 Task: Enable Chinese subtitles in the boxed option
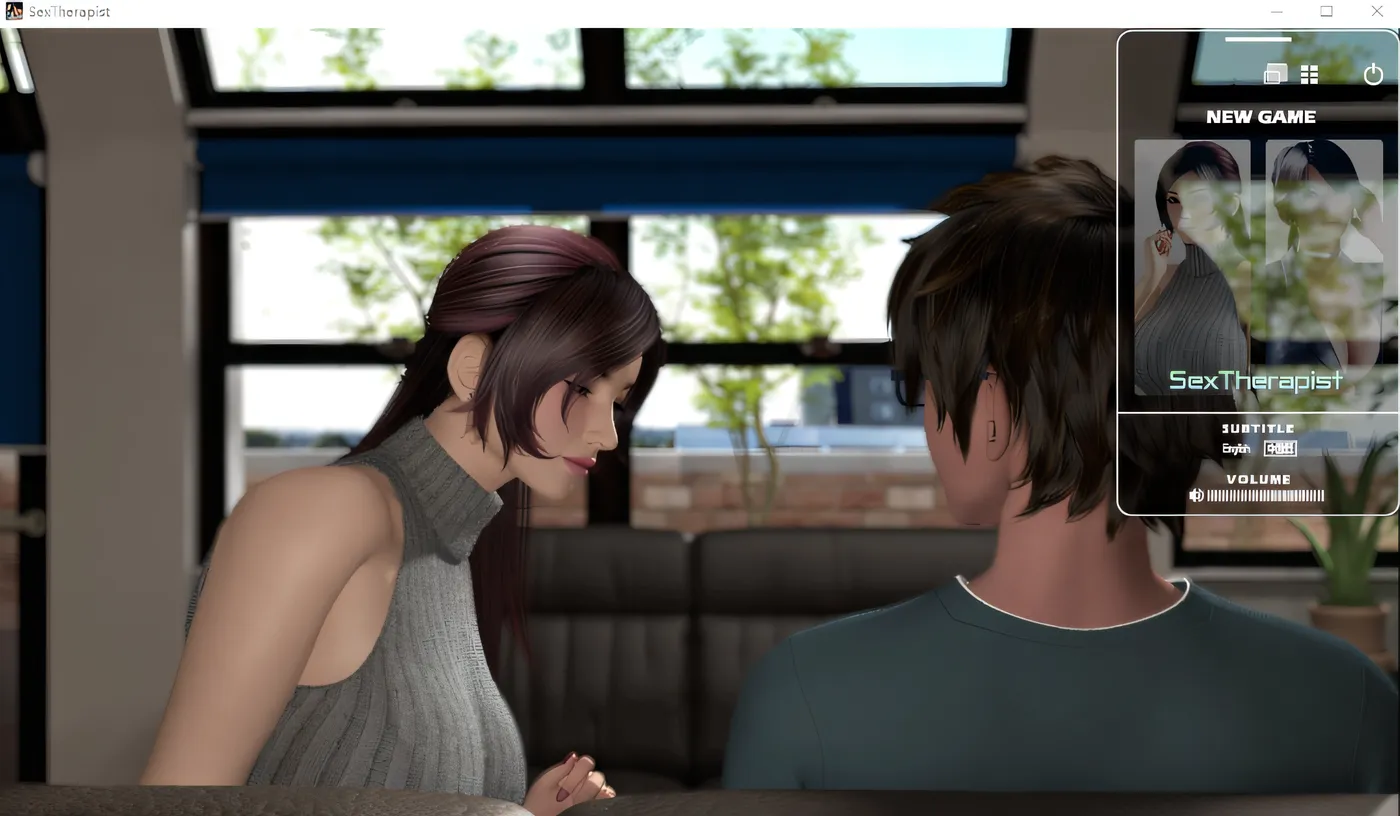click(x=1280, y=448)
